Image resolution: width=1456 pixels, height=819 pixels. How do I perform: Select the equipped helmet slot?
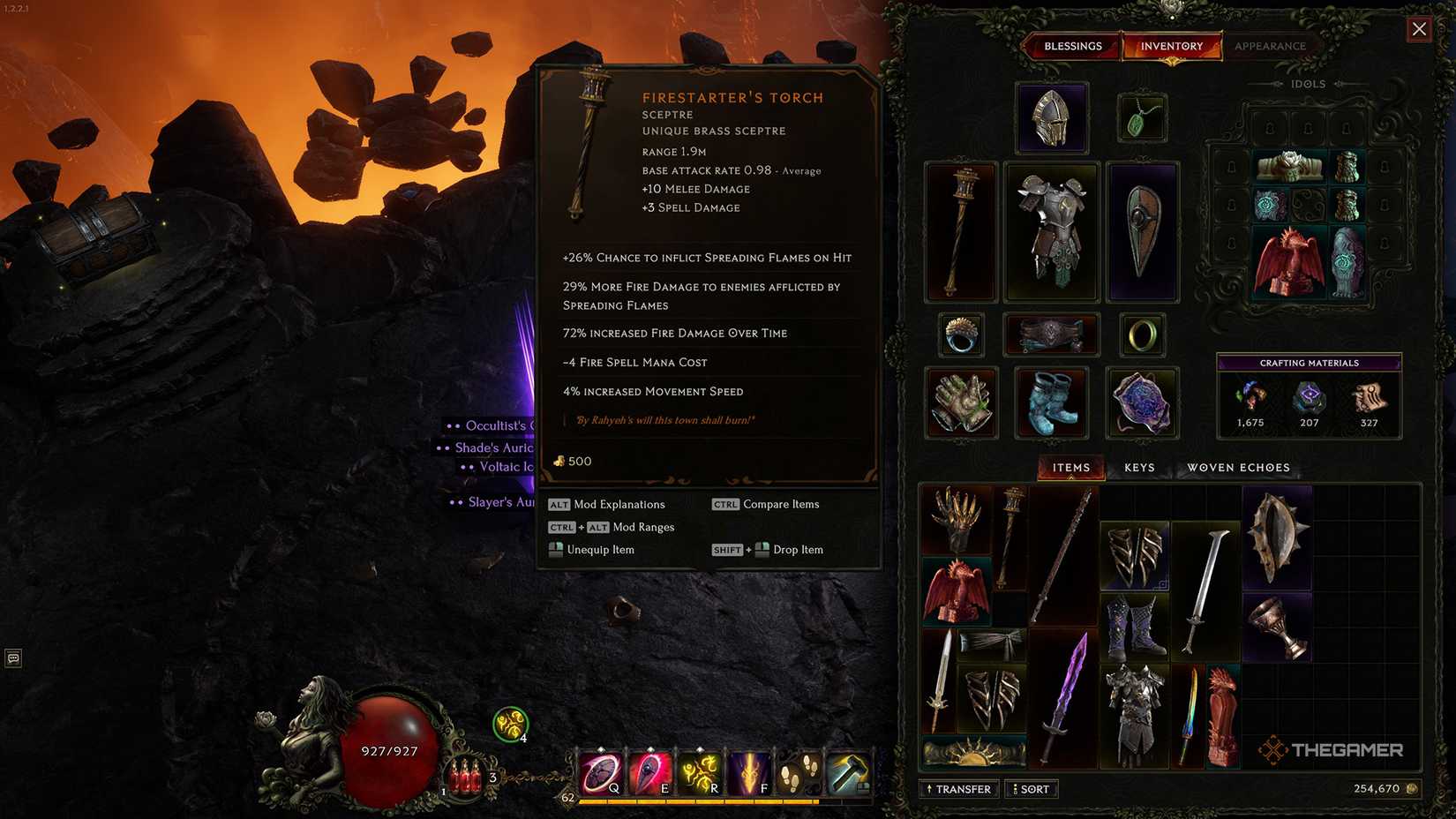click(1051, 117)
